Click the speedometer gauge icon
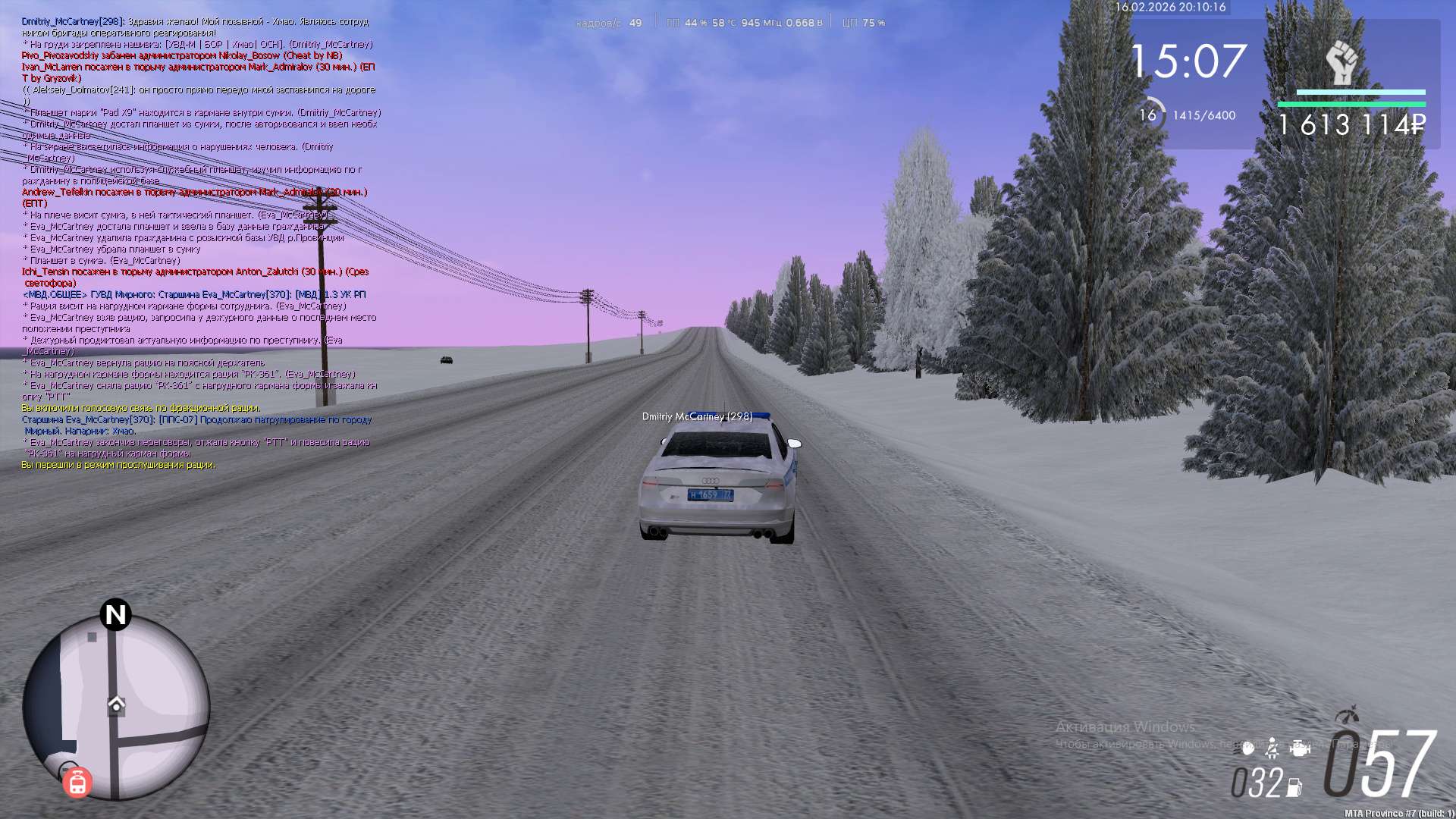 (1347, 715)
